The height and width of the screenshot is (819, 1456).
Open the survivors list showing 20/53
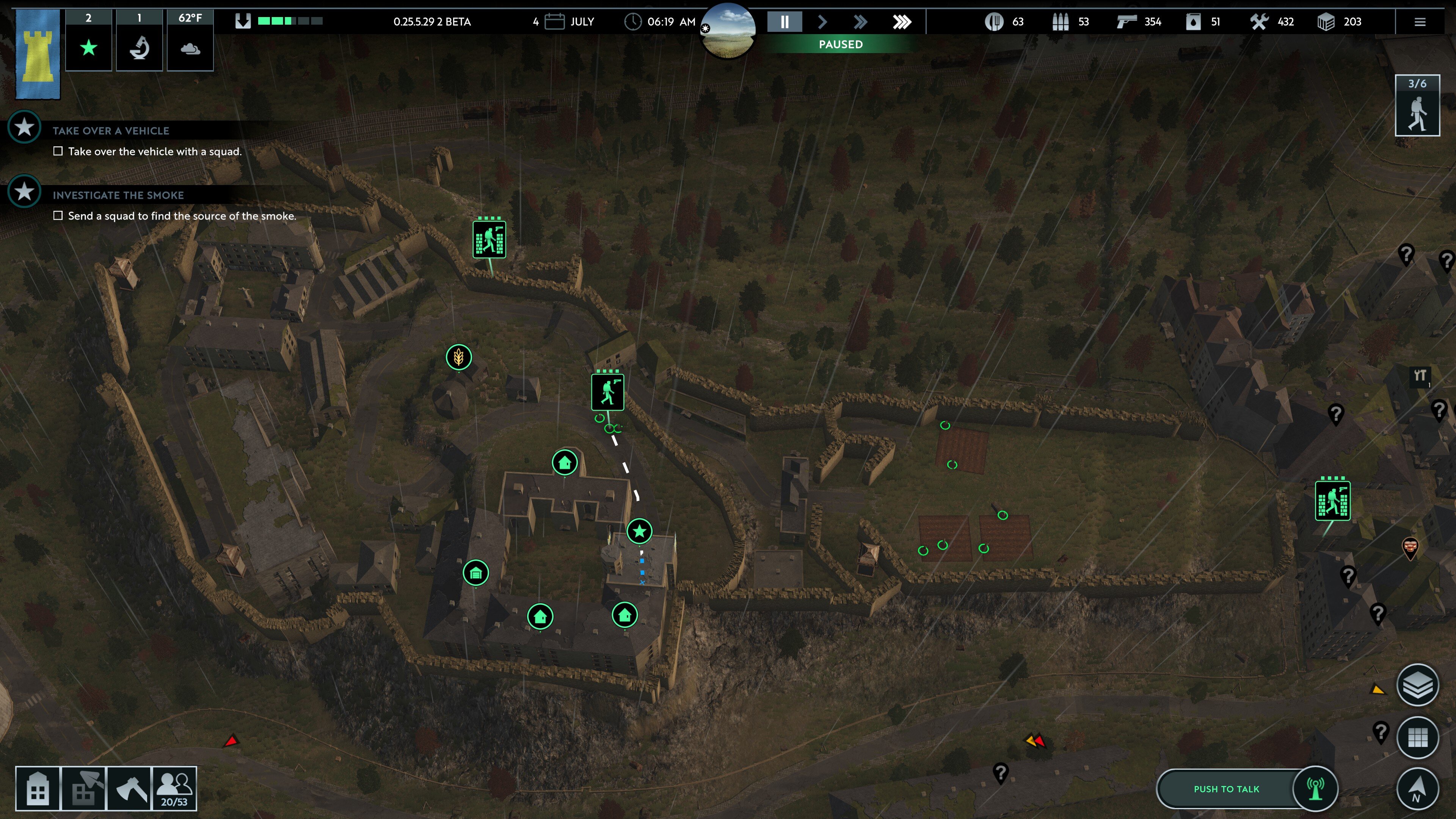tap(174, 789)
